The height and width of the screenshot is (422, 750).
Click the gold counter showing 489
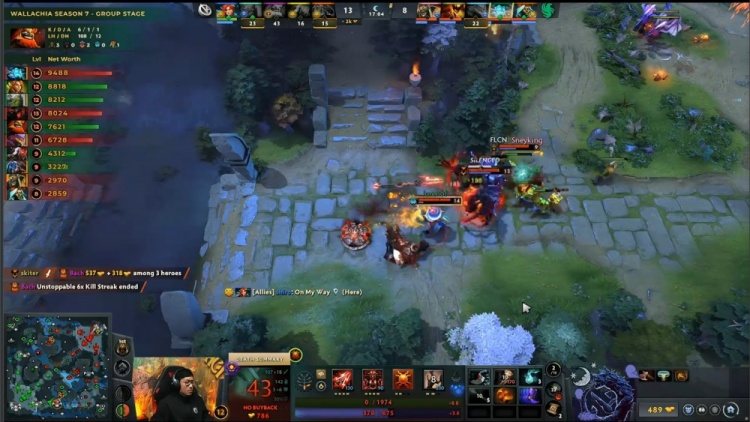[659, 409]
